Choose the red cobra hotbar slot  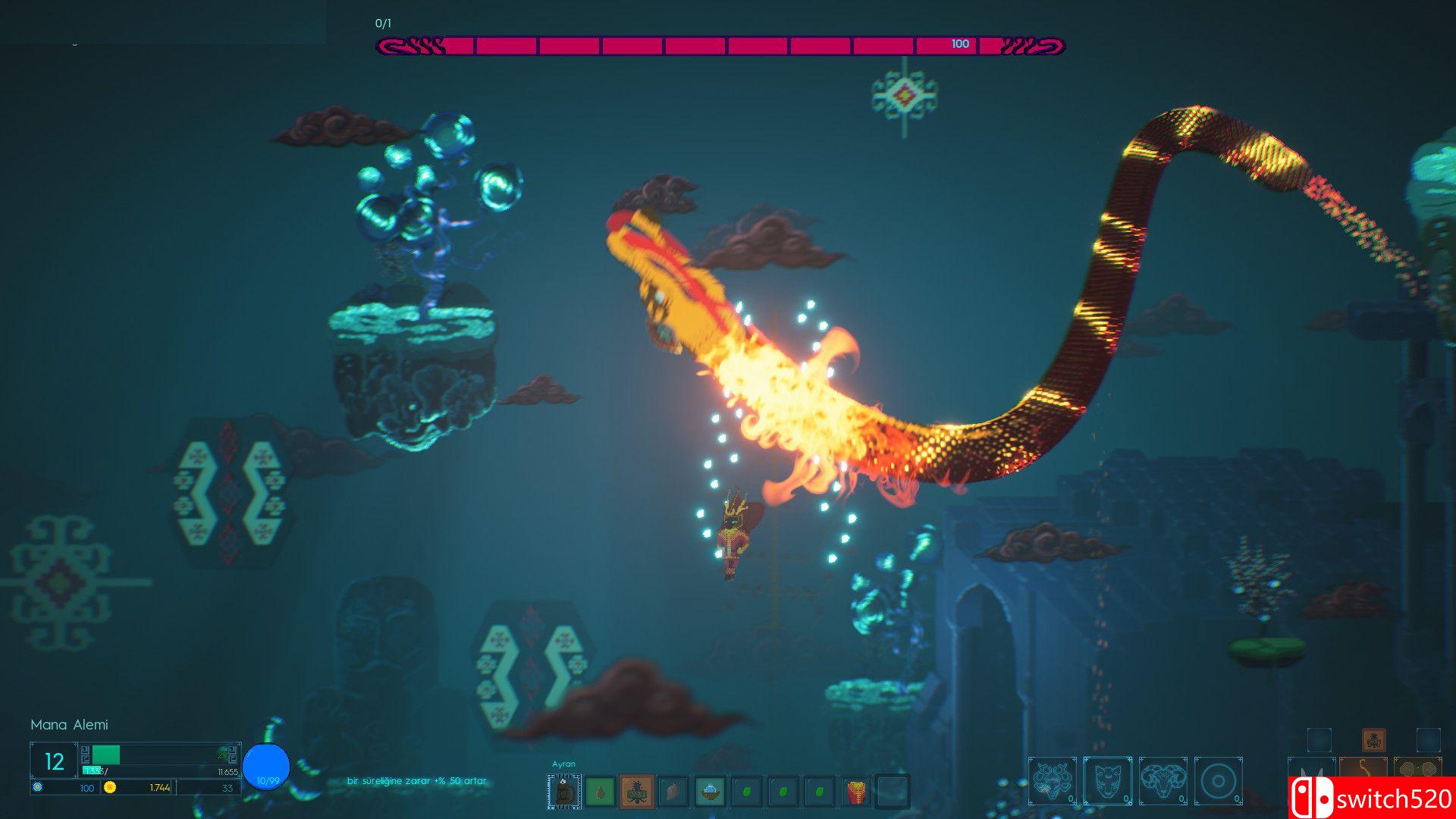[x=855, y=792]
